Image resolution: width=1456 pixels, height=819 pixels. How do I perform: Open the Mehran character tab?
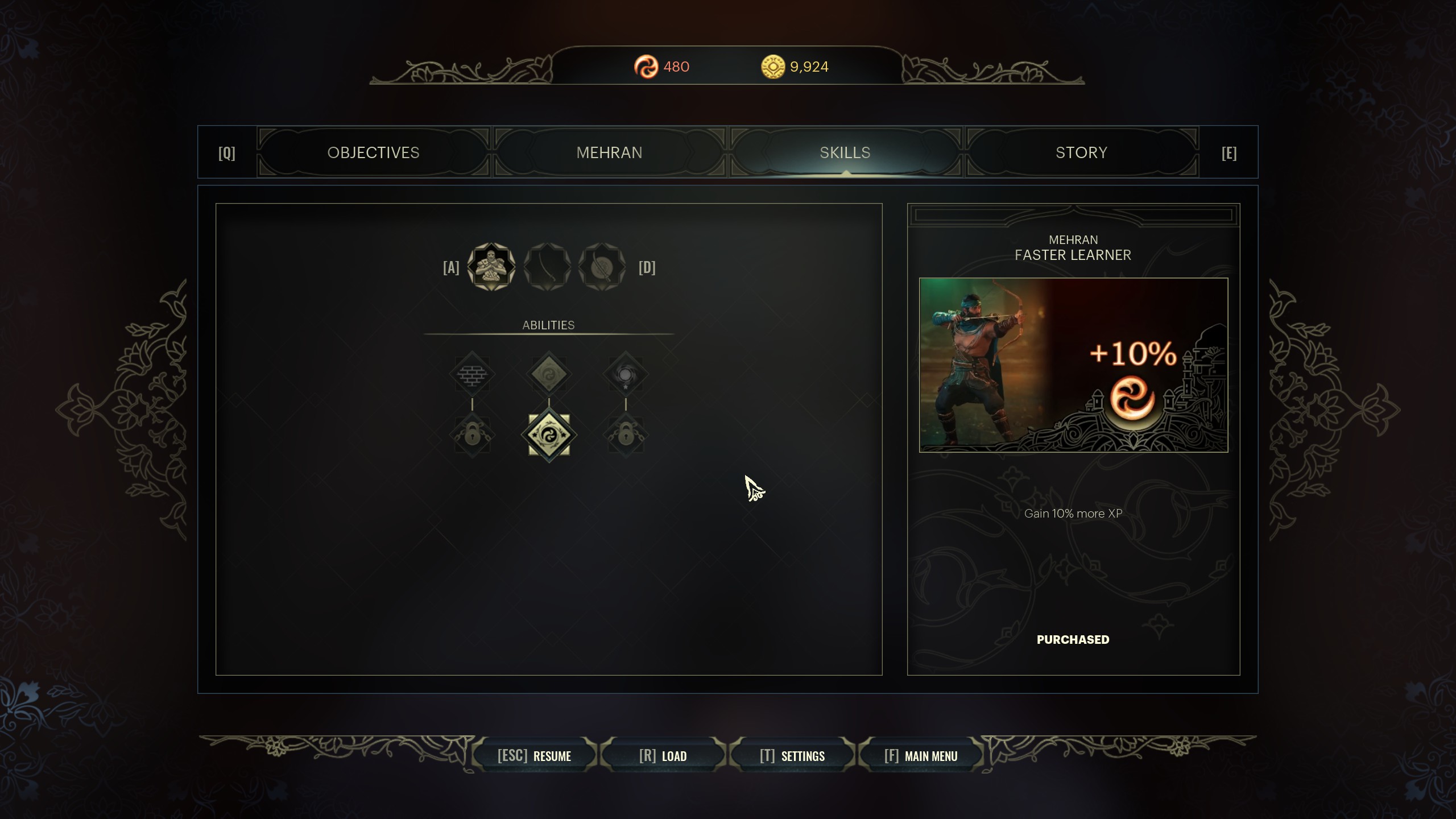[x=609, y=152]
